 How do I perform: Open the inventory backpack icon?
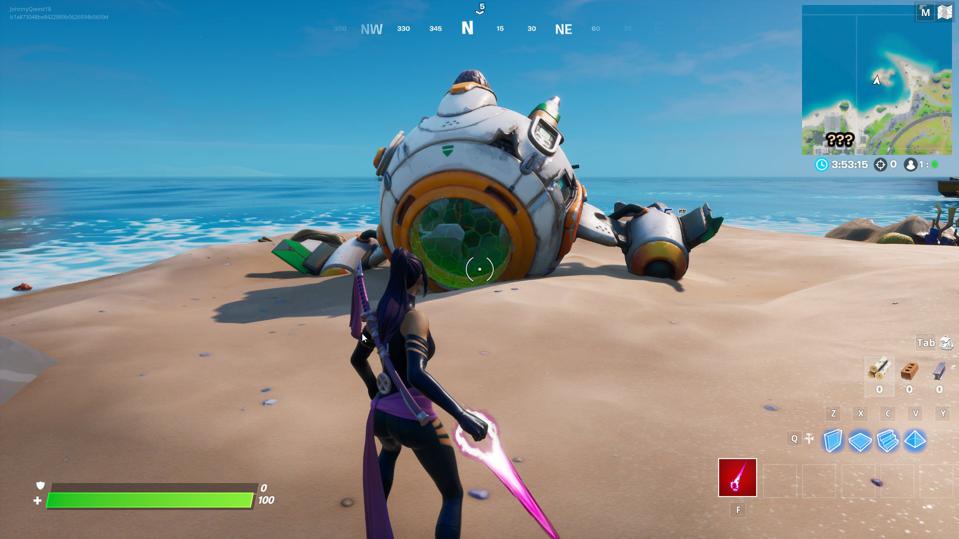pos(946,343)
